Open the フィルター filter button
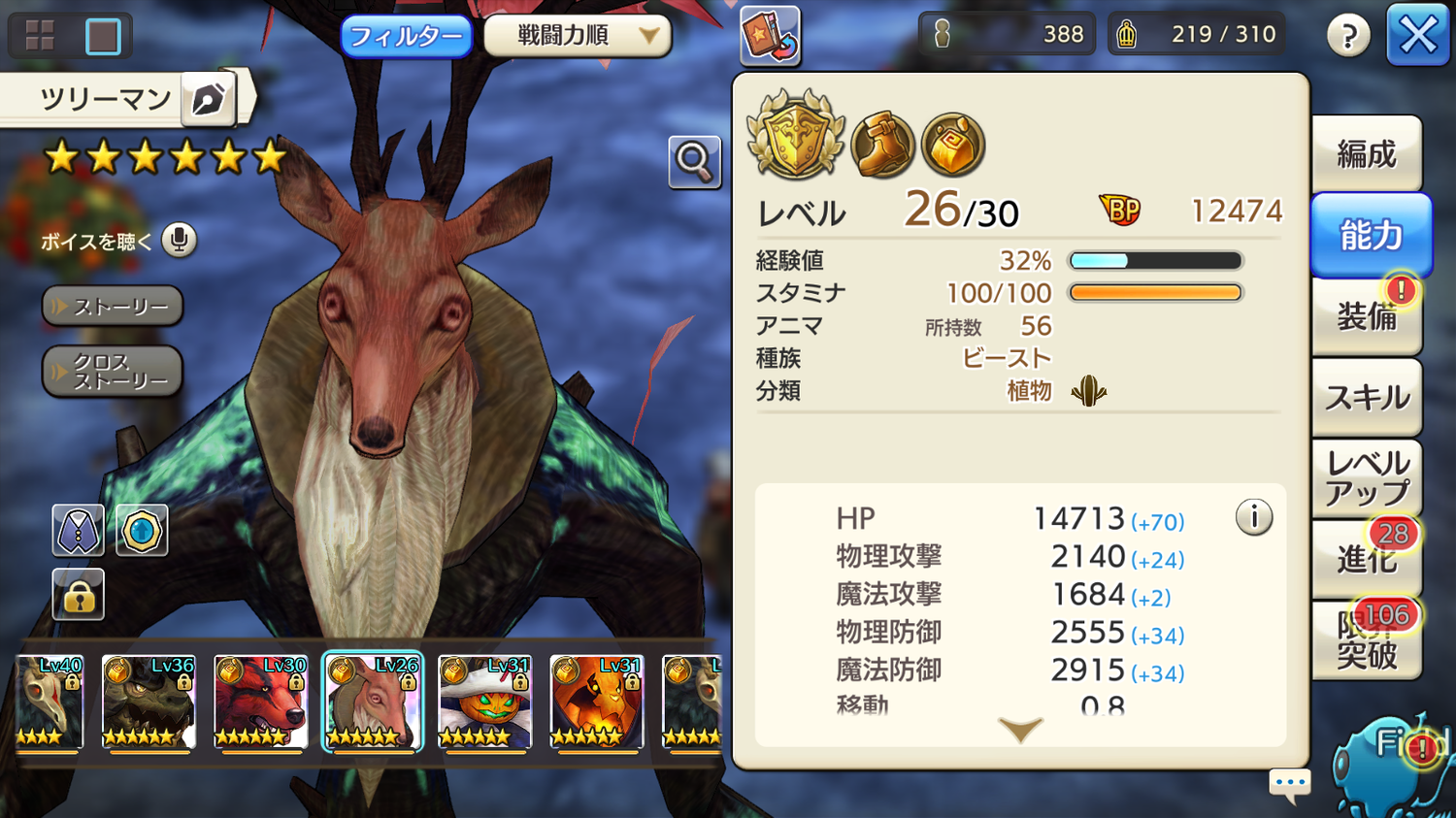Viewport: 1456px width, 818px height. 406,37
